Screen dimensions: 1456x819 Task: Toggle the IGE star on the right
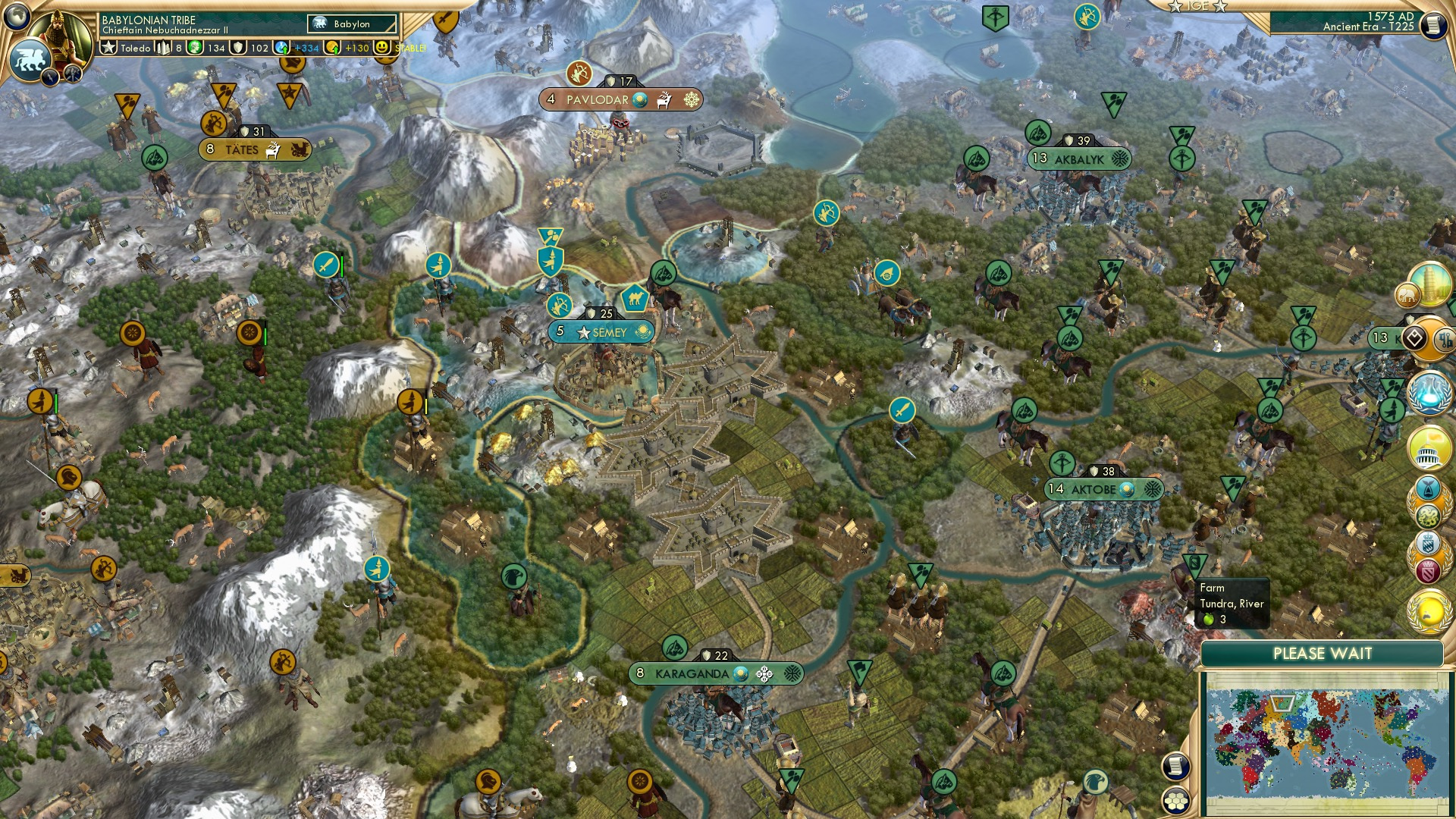[x=1220, y=8]
